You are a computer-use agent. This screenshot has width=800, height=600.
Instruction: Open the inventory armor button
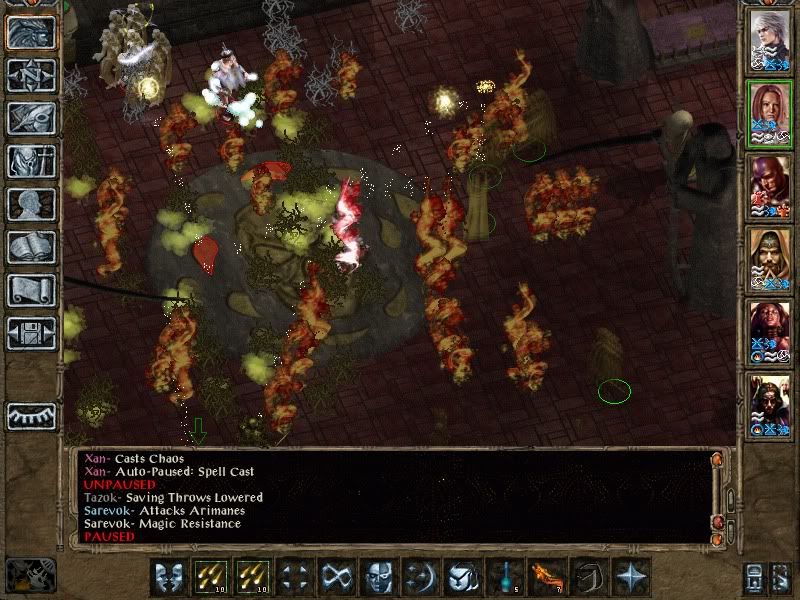[31, 161]
